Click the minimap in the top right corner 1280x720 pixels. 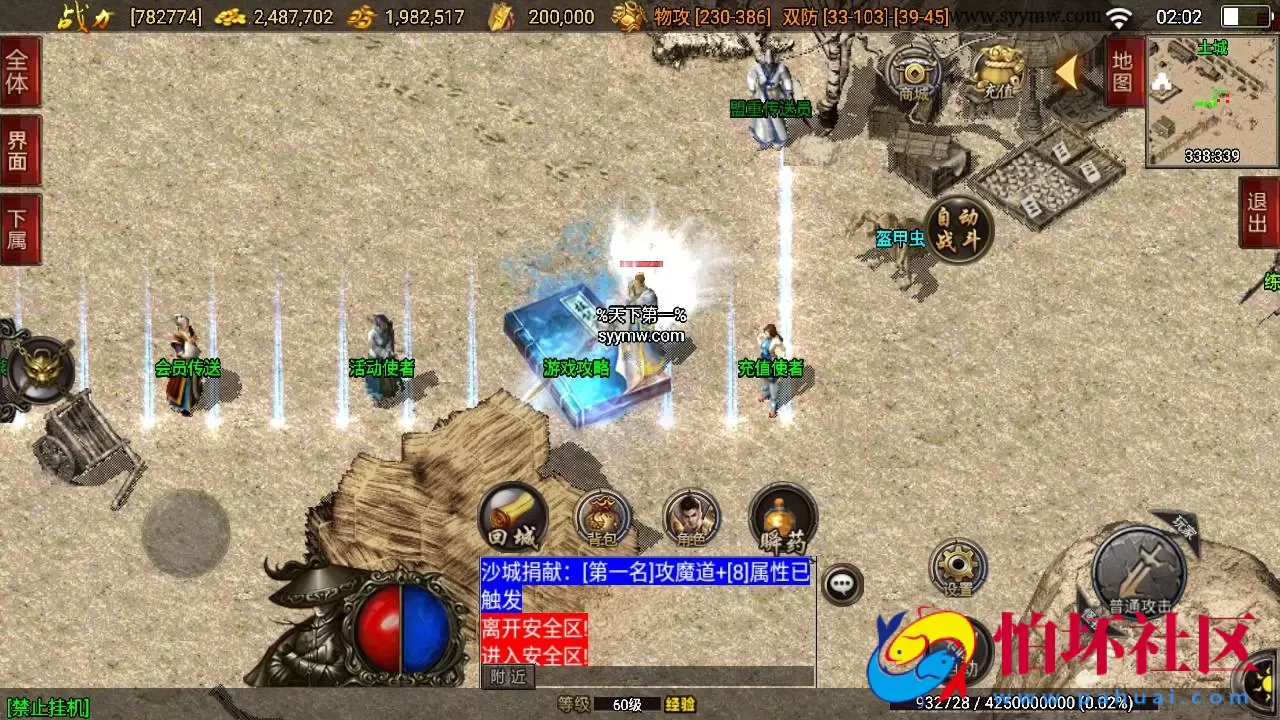tap(1212, 95)
